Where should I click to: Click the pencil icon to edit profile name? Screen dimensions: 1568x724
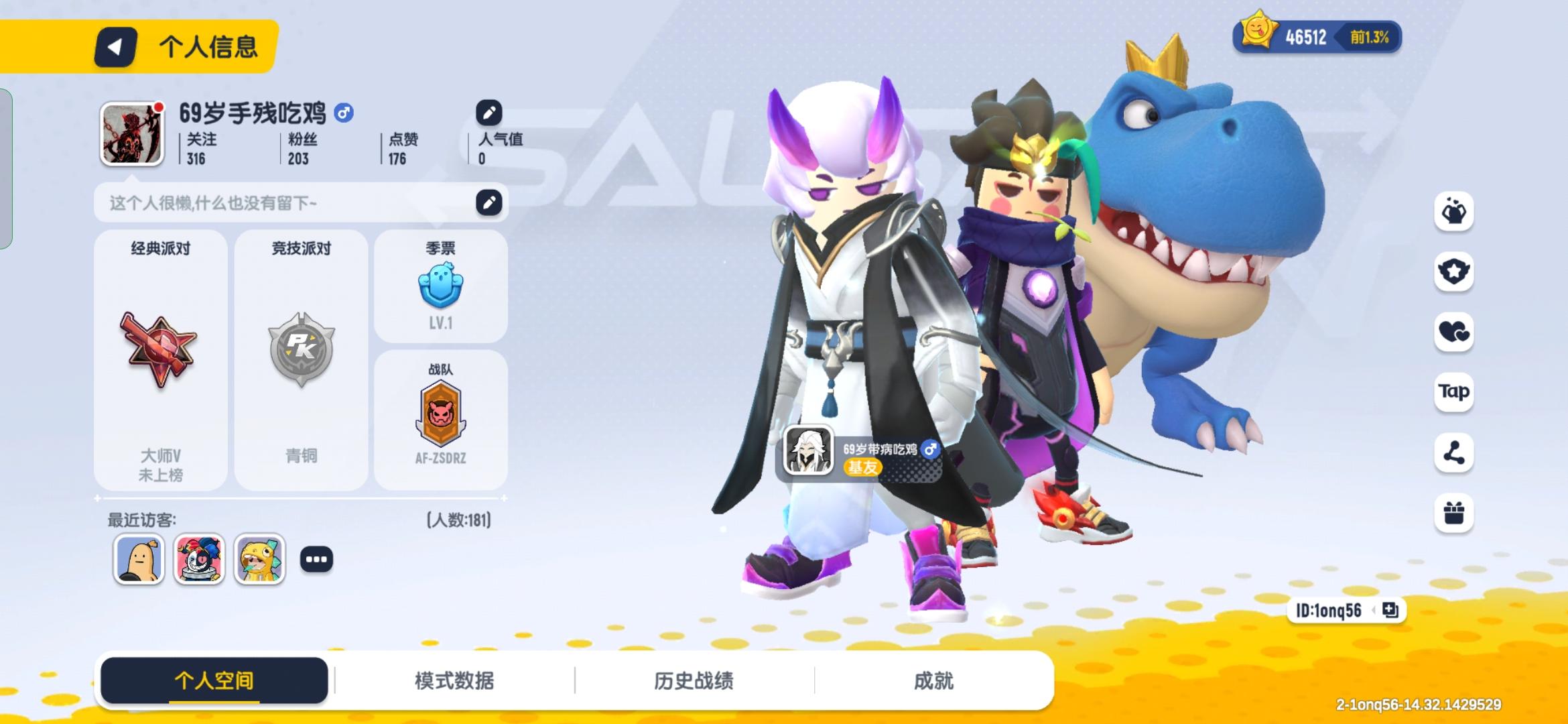click(x=488, y=111)
